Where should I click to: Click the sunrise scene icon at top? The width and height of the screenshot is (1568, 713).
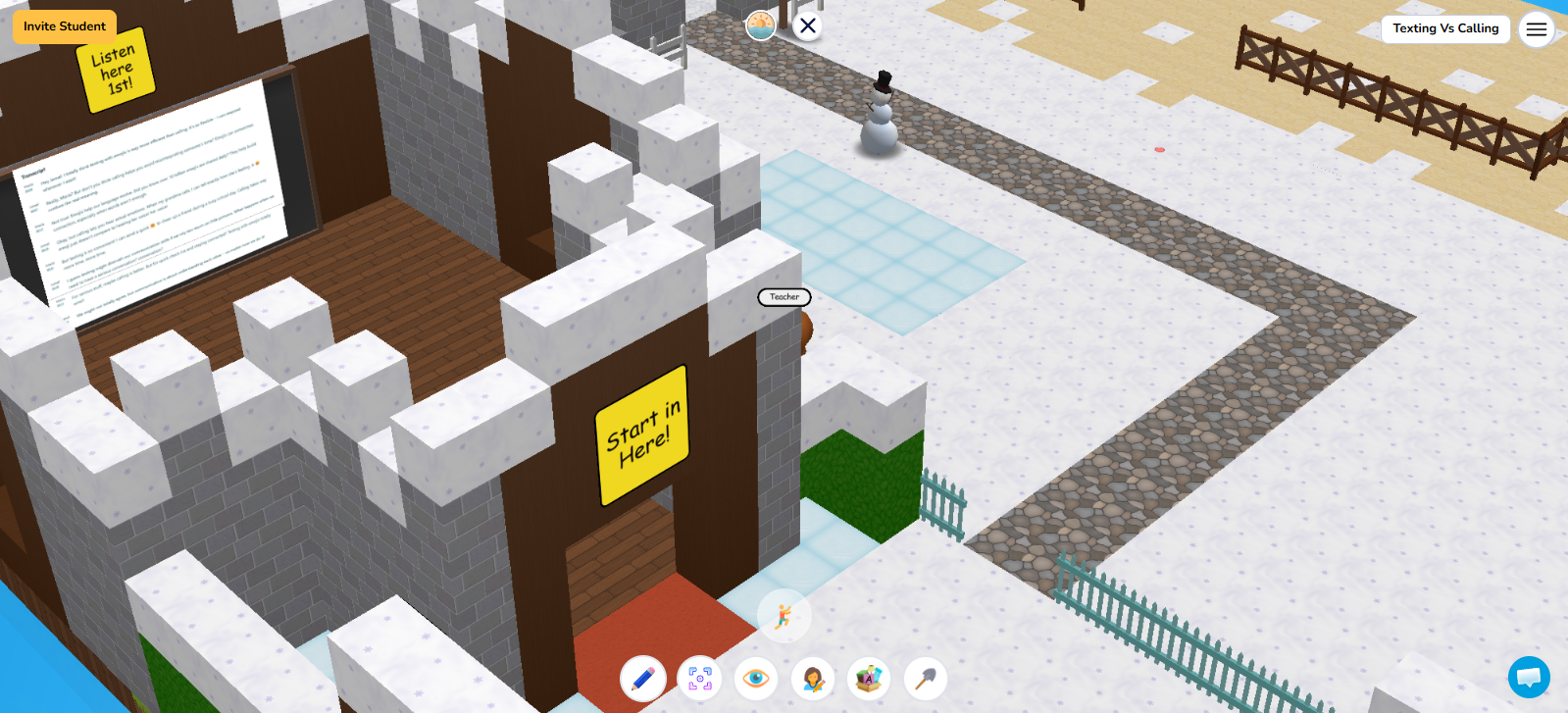click(x=761, y=25)
